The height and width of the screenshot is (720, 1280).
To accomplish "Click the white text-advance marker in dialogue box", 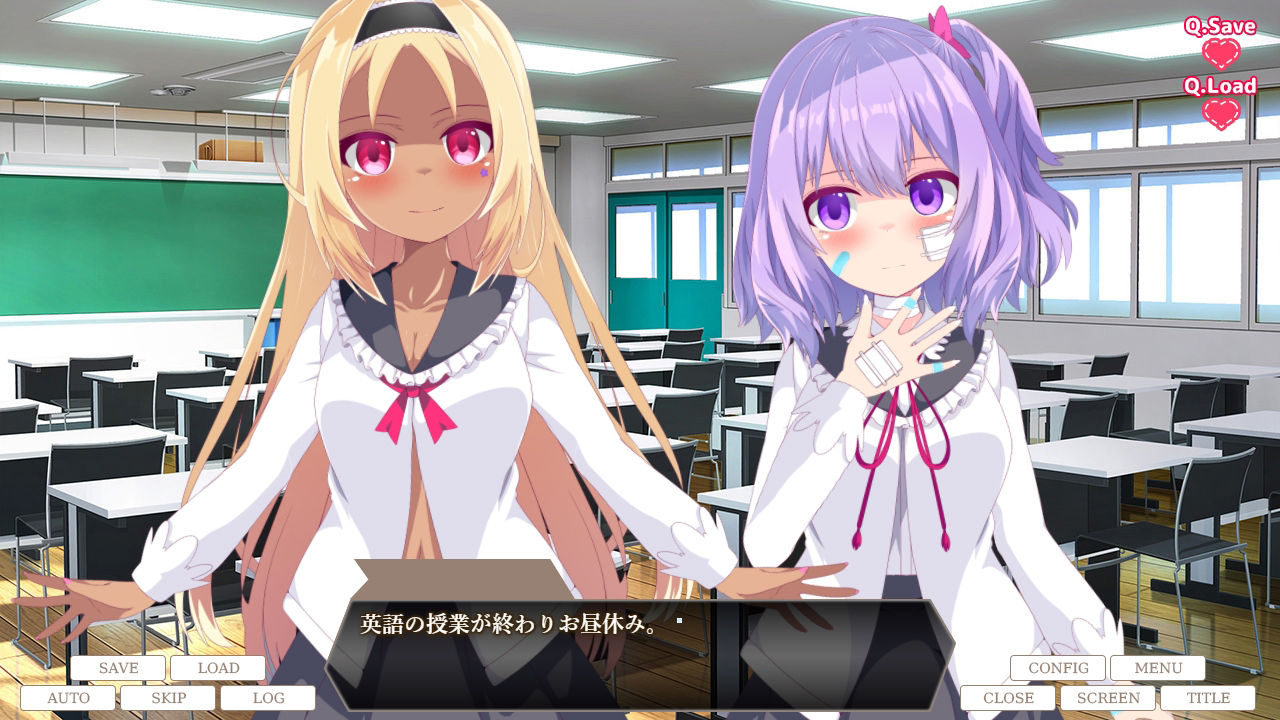I will (678, 620).
